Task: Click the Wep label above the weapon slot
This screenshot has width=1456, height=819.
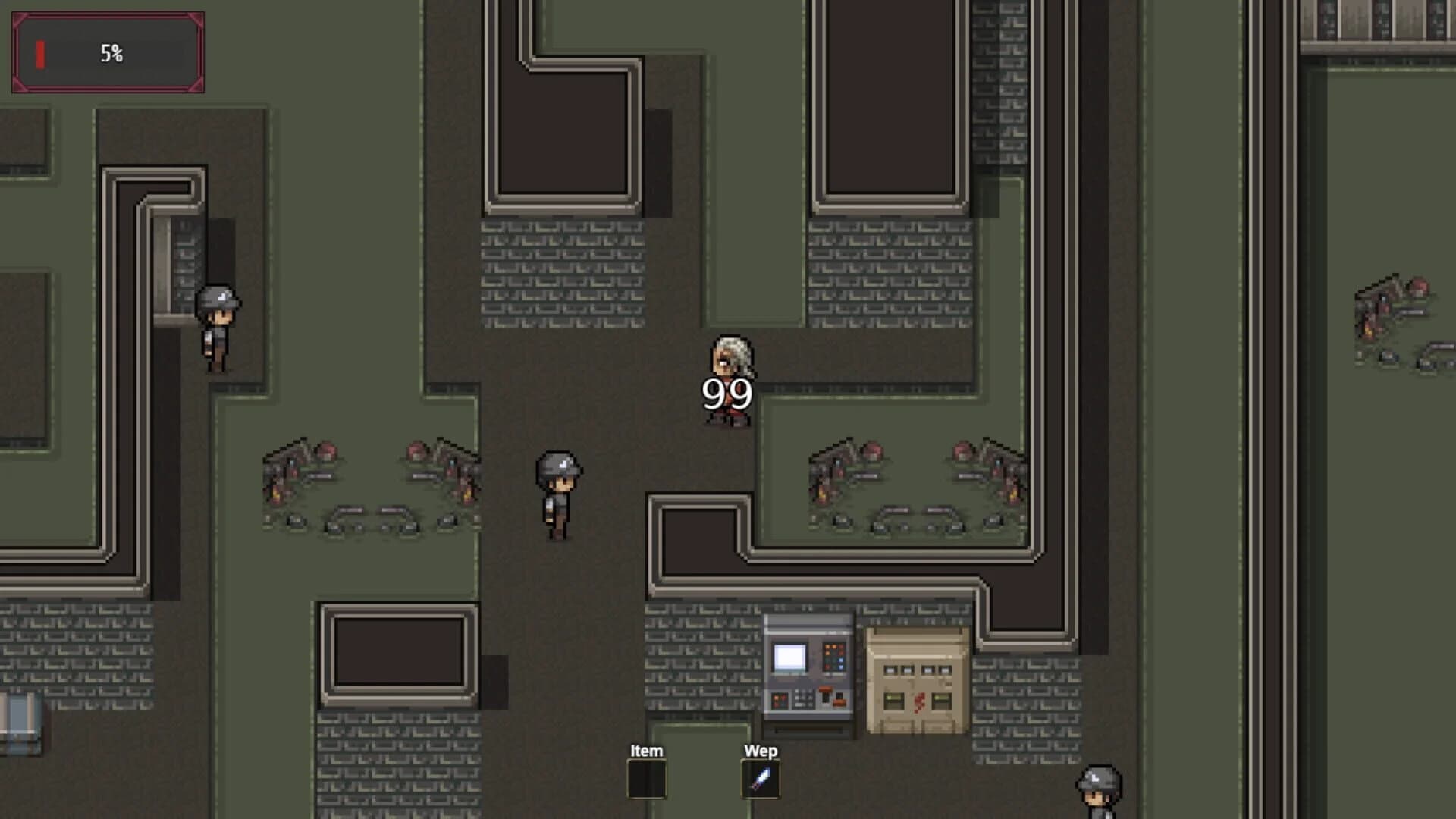Action: click(x=761, y=750)
